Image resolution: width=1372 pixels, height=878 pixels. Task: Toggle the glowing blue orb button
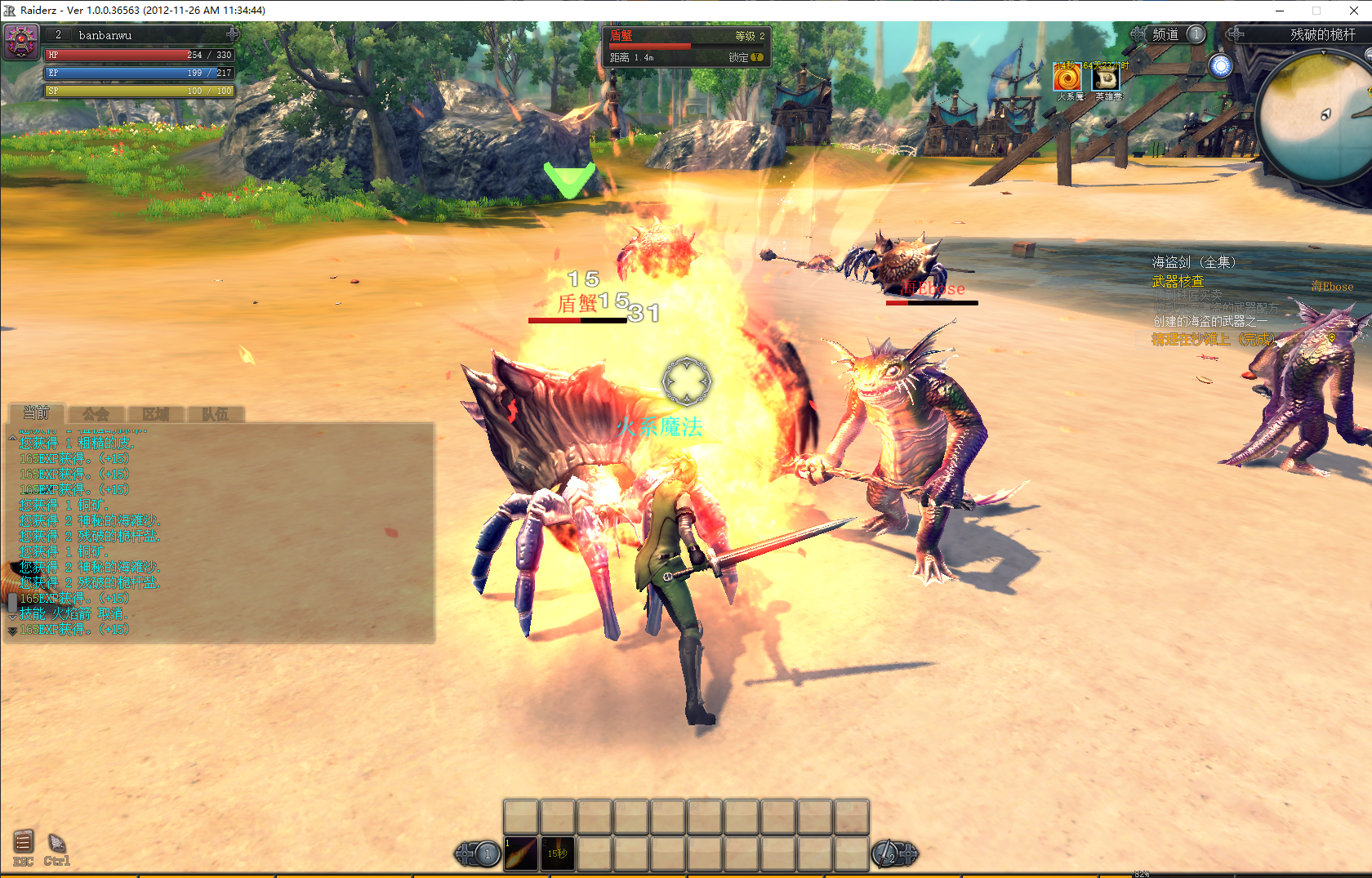point(1221,66)
